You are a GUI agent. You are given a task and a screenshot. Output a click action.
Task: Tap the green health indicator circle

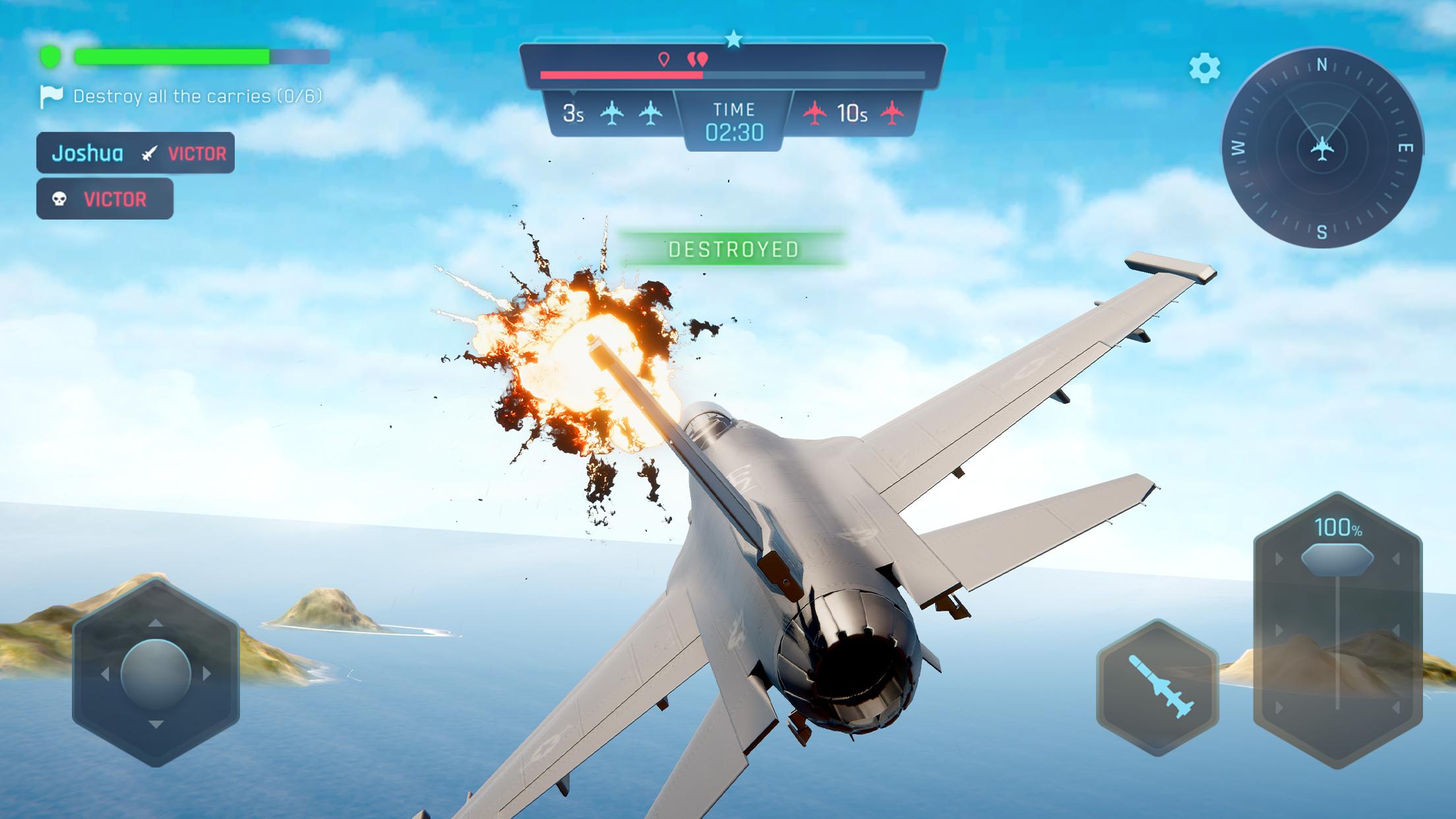49,56
